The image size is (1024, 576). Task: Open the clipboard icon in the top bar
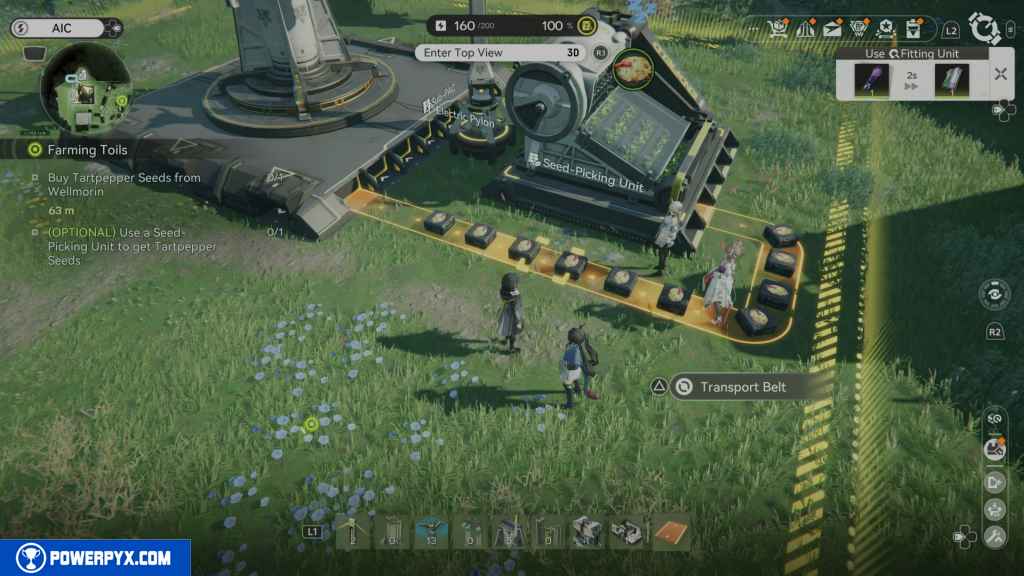[912, 30]
